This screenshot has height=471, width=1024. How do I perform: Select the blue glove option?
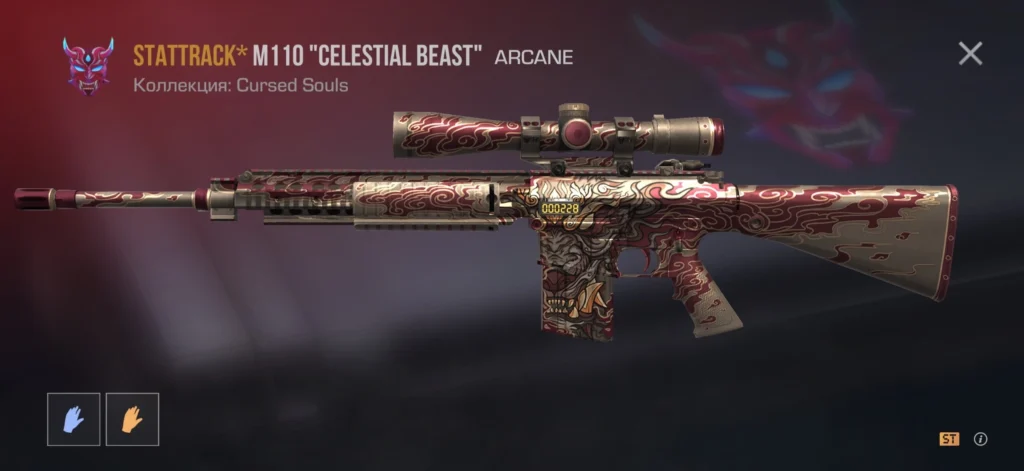72,419
